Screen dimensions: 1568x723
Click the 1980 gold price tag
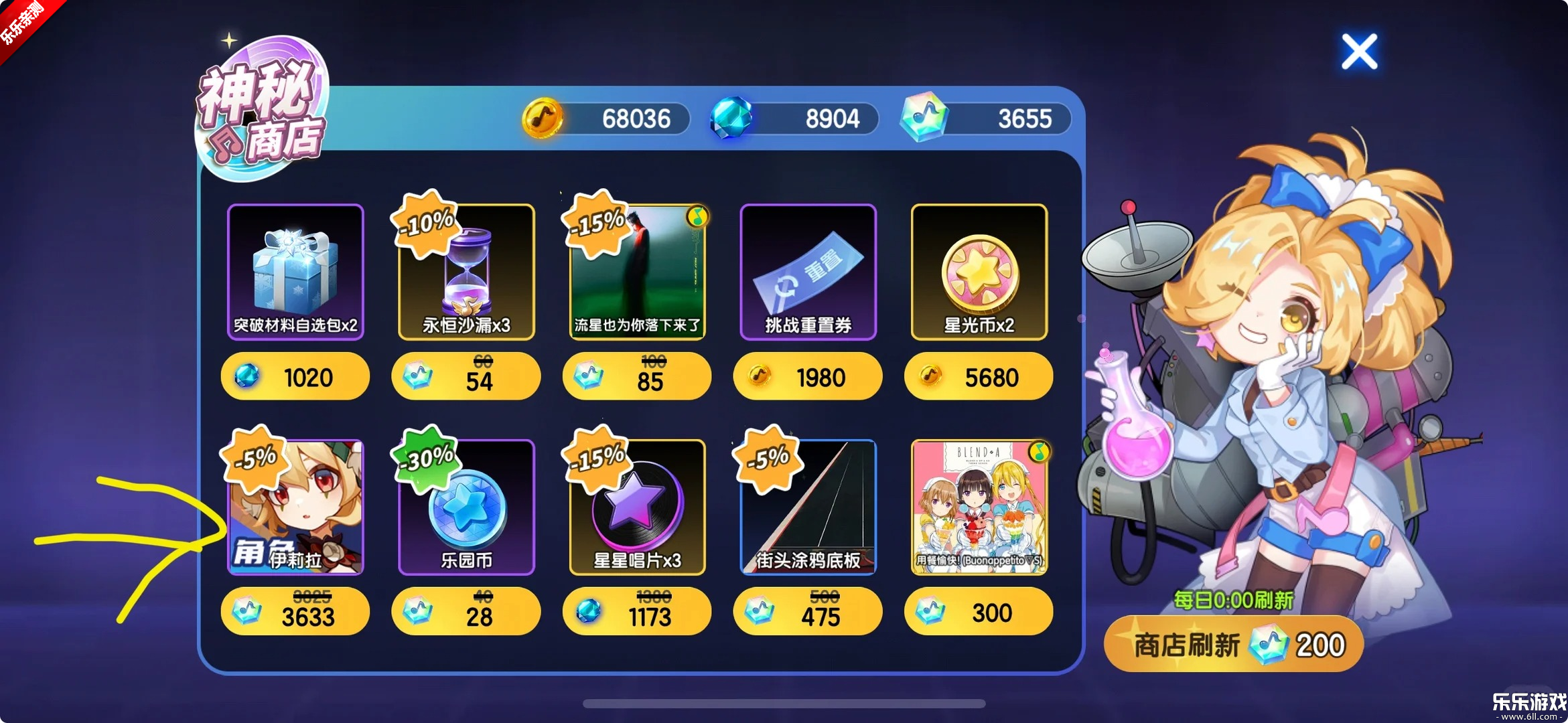(x=807, y=376)
